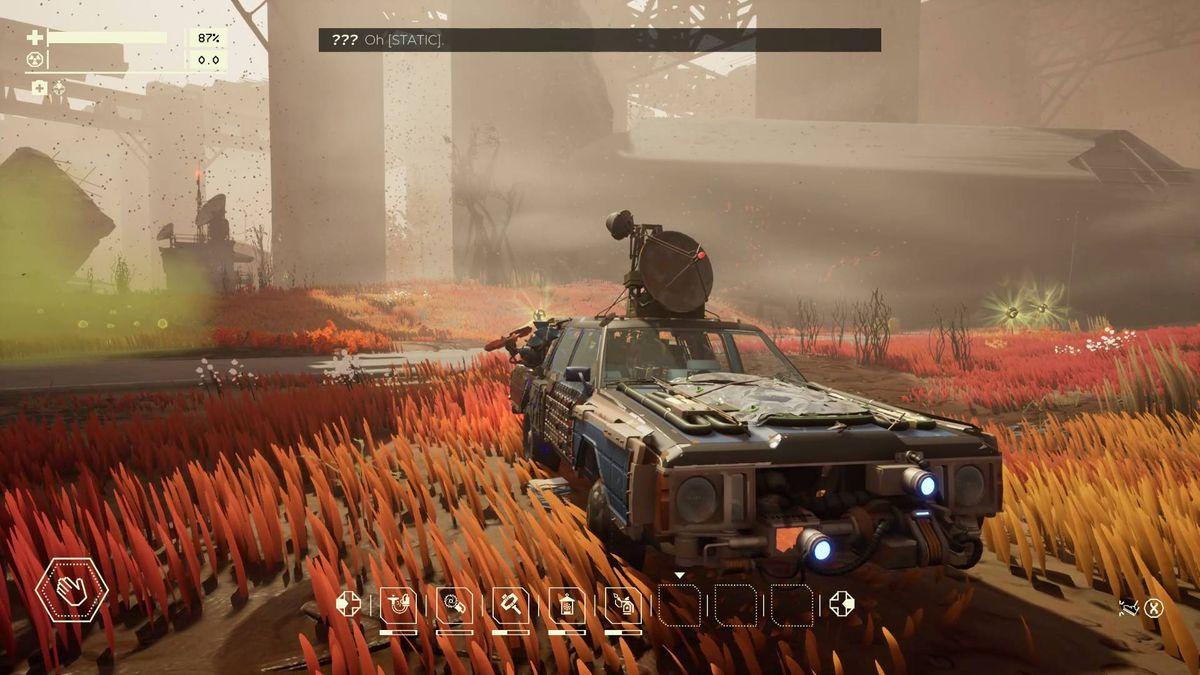Viewport: 1200px width, 675px height.
Task: Equip the blowtorch spray tool slot
Action: click(623, 605)
